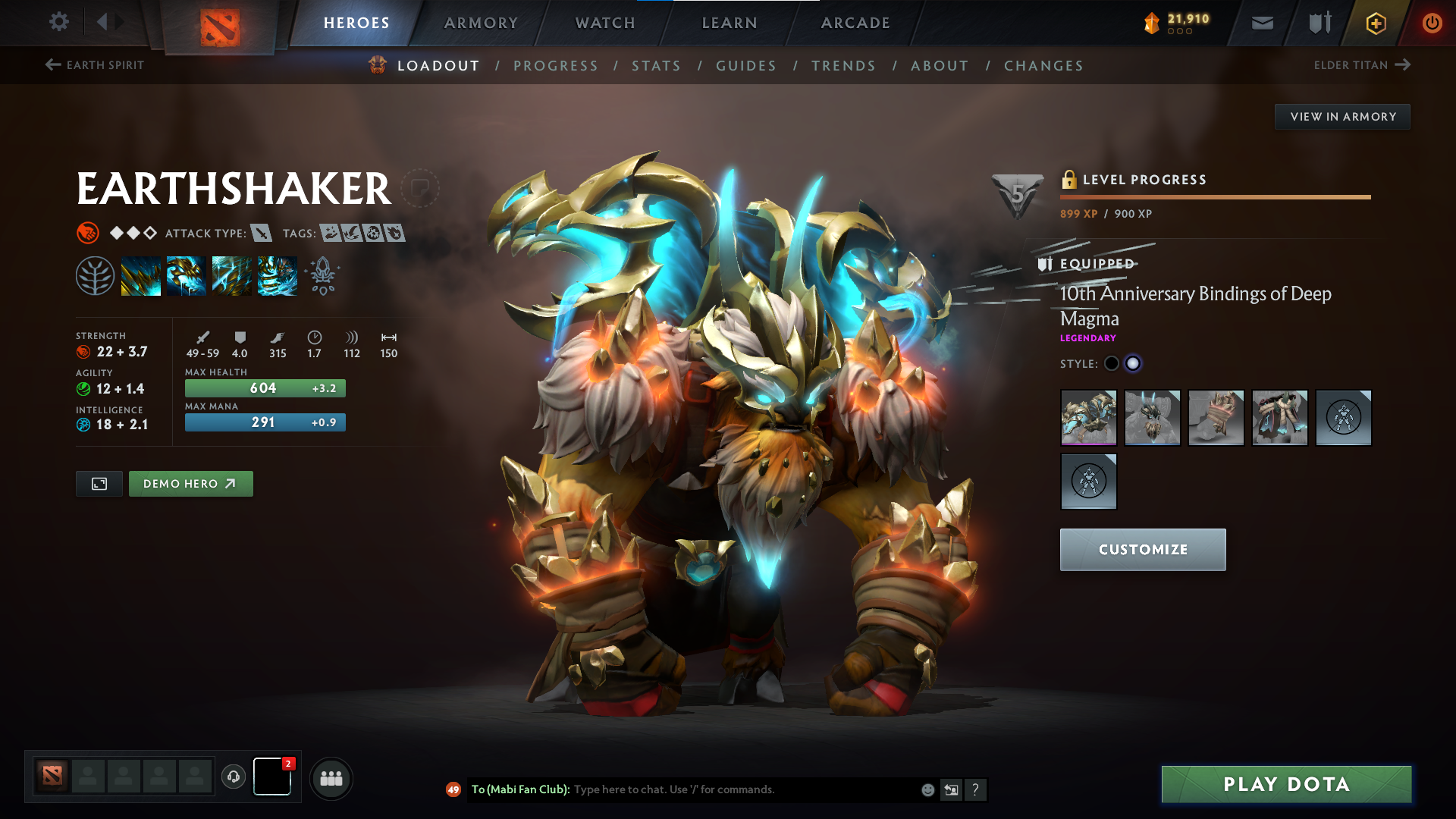Image resolution: width=1456 pixels, height=819 pixels.
Task: Open Dota Plus via the gold hexagon icon
Action: tap(1376, 23)
